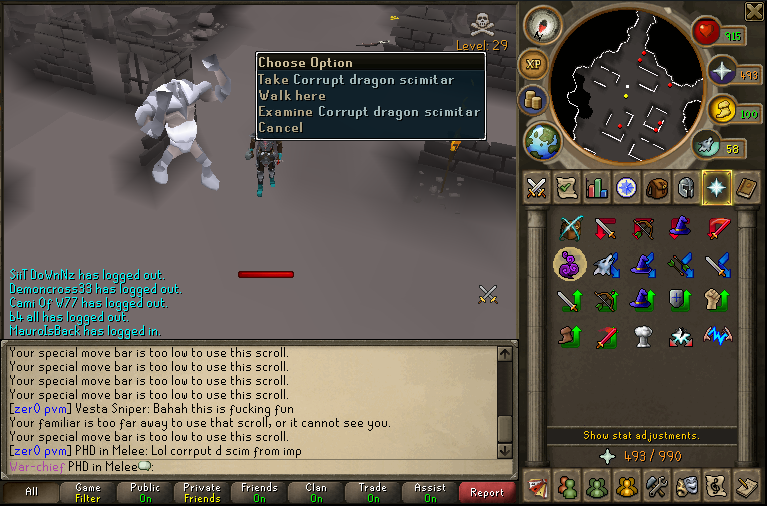
Task: Choose Walk here in the option menu
Action: [x=291, y=96]
